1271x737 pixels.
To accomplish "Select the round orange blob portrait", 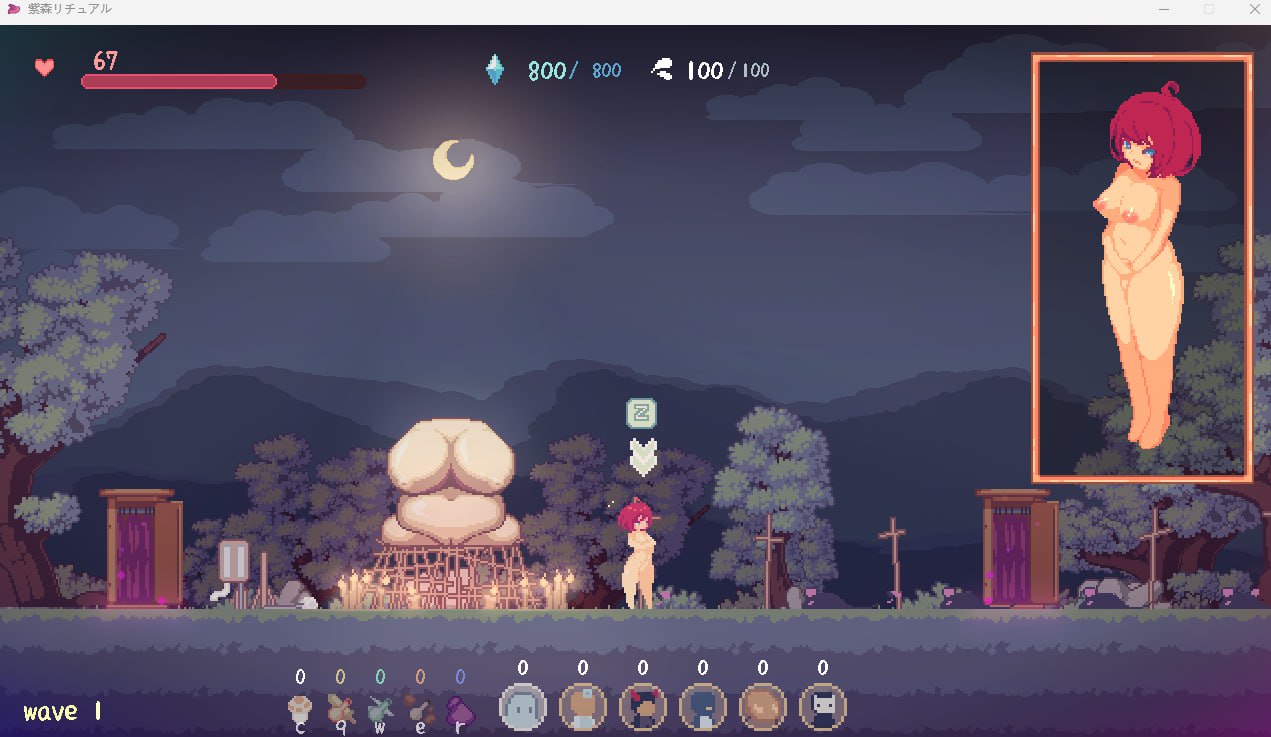I will point(763,708).
